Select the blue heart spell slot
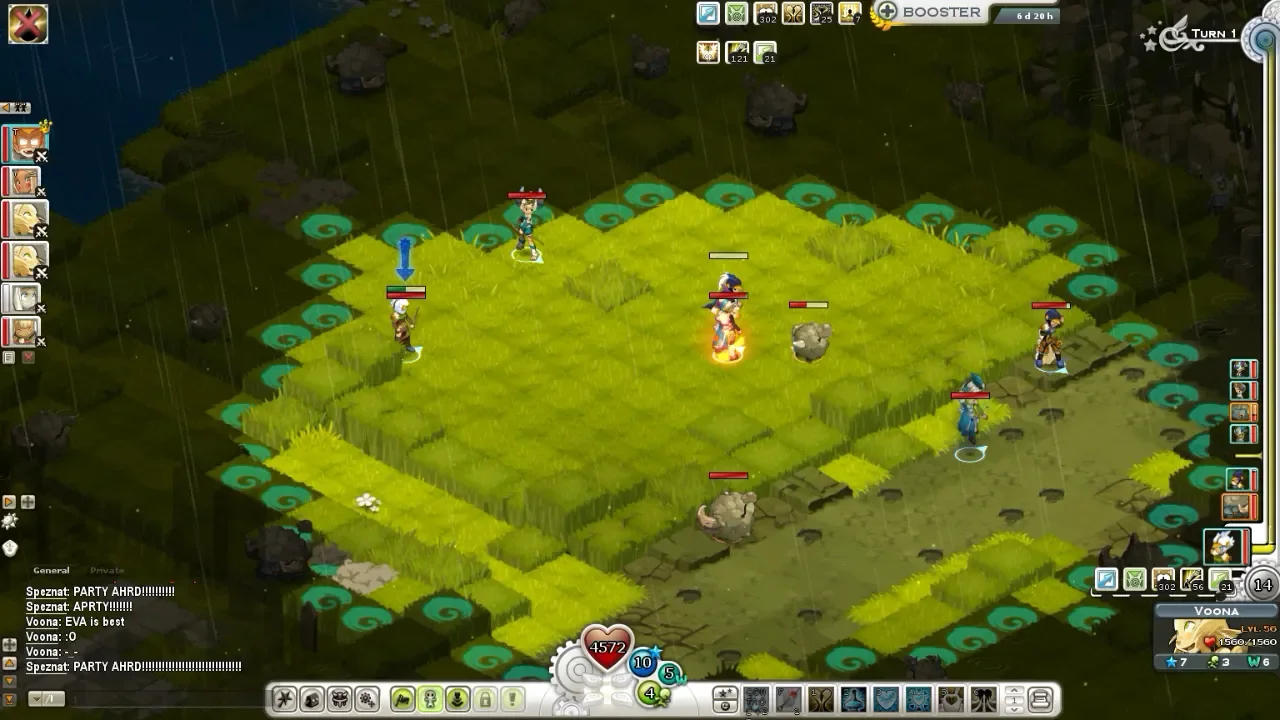The image size is (1280, 720). tap(885, 698)
